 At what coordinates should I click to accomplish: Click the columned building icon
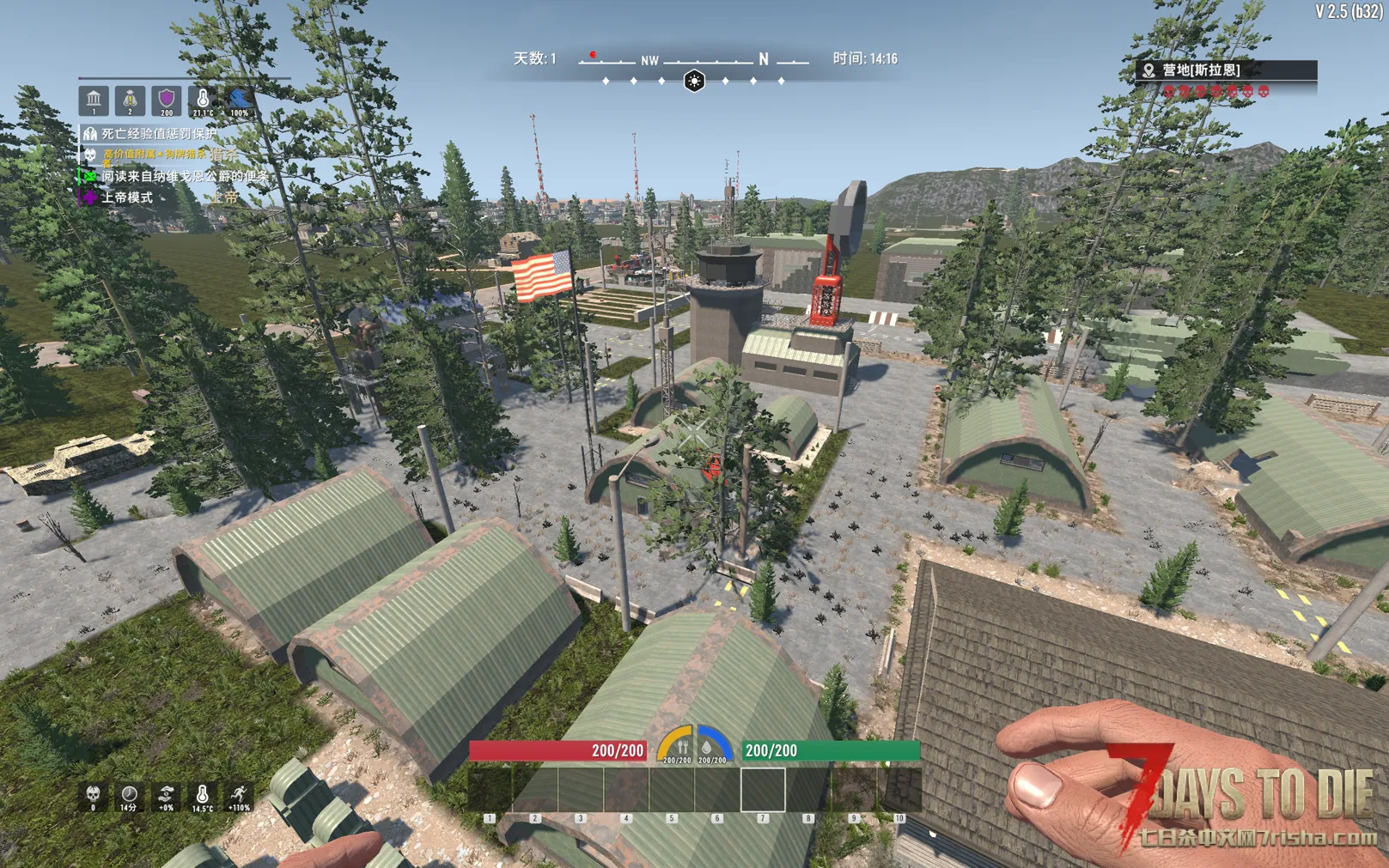tap(94, 100)
